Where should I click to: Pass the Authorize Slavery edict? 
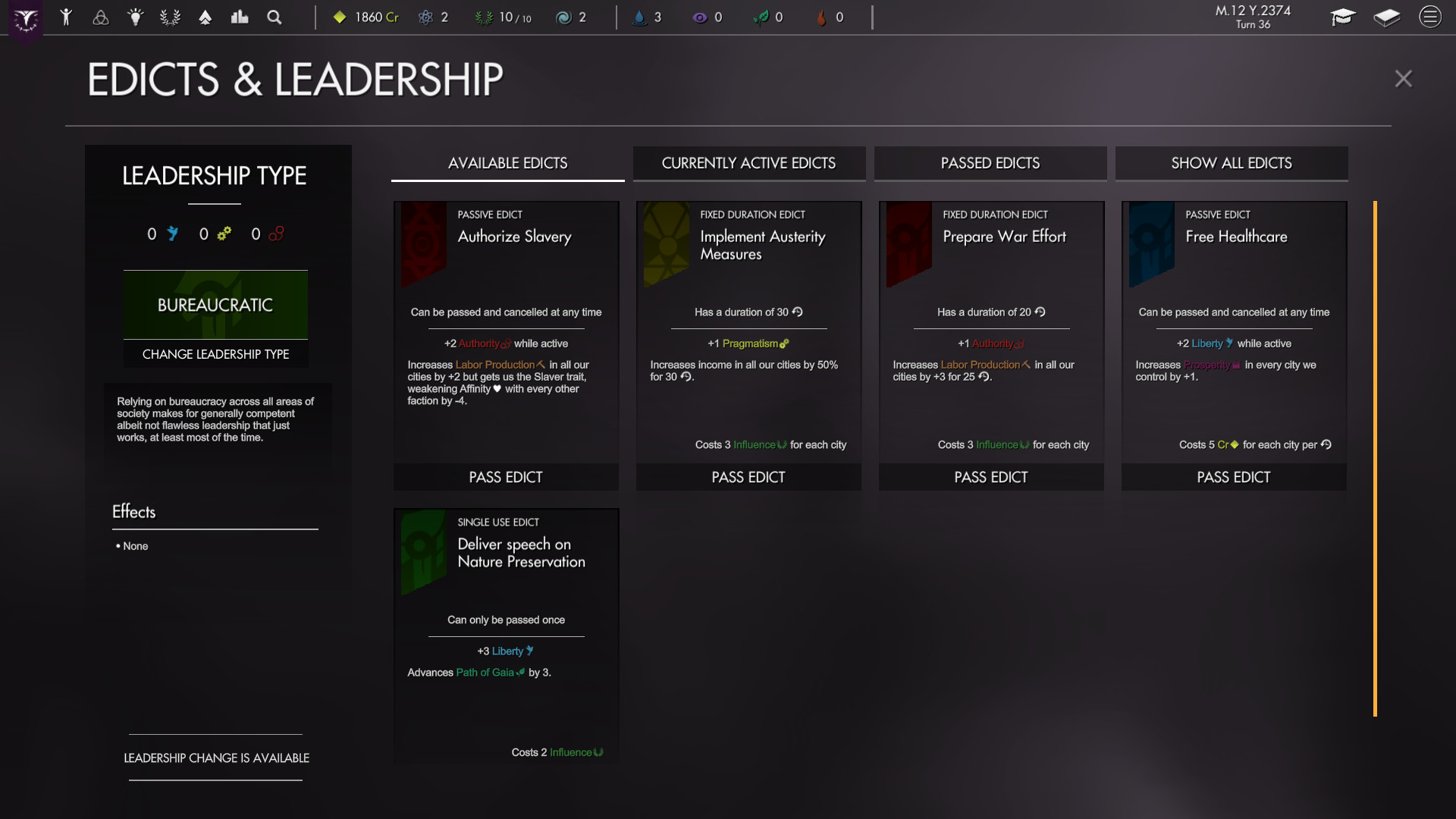pyautogui.click(x=506, y=477)
